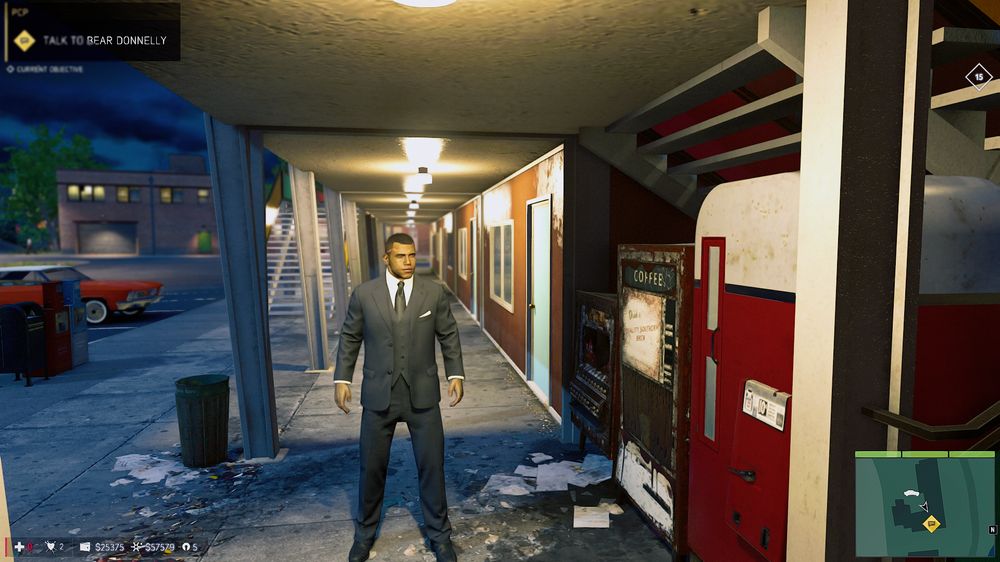Select the broken heart adrenaline icon

click(x=49, y=547)
